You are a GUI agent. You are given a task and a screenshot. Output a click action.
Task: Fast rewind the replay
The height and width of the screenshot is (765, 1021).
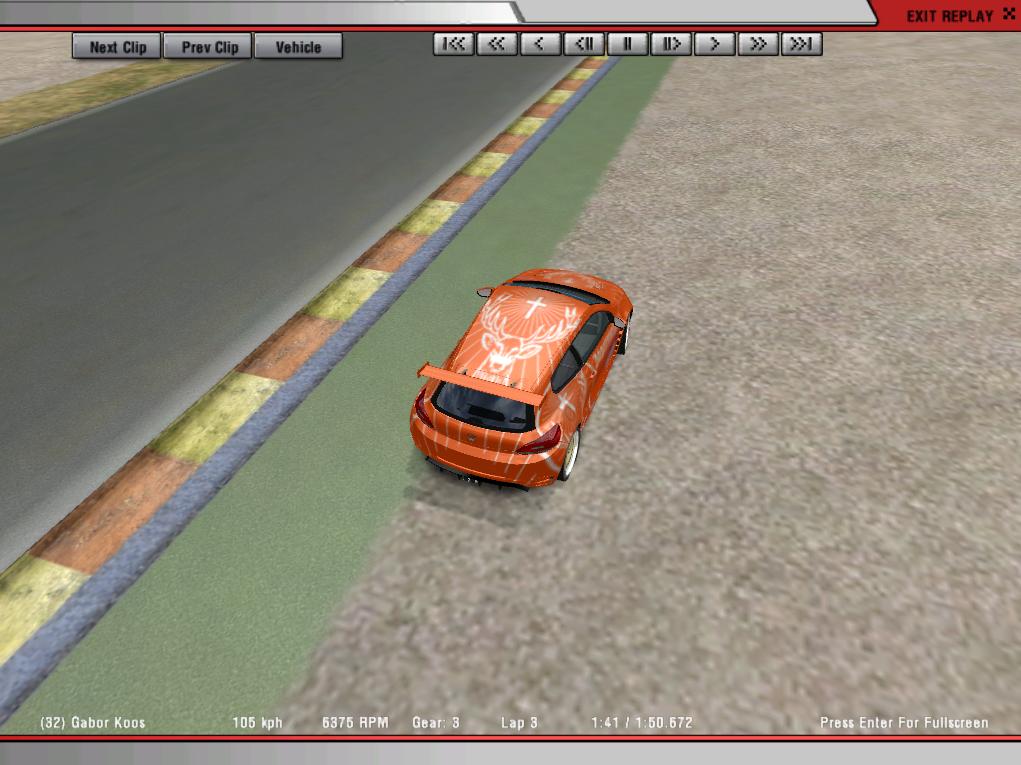tap(497, 44)
